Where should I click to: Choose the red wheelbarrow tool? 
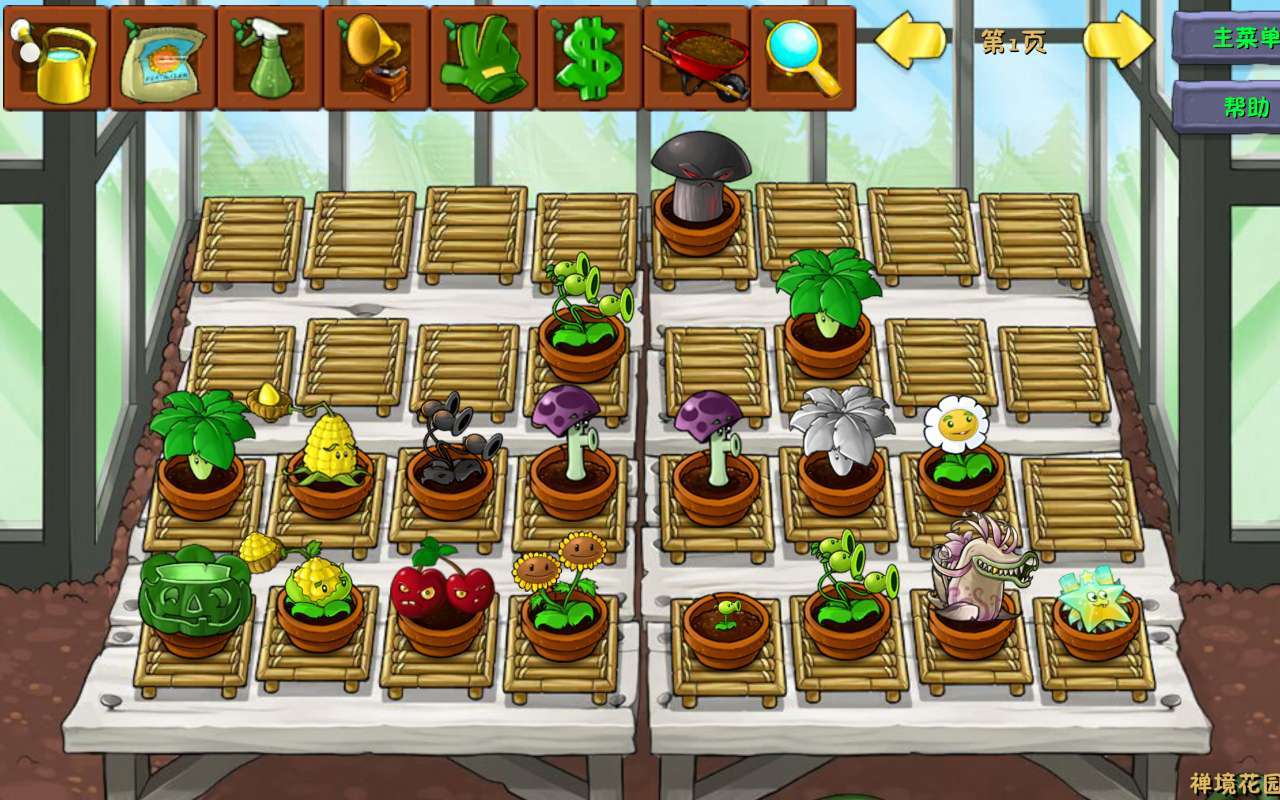point(696,58)
